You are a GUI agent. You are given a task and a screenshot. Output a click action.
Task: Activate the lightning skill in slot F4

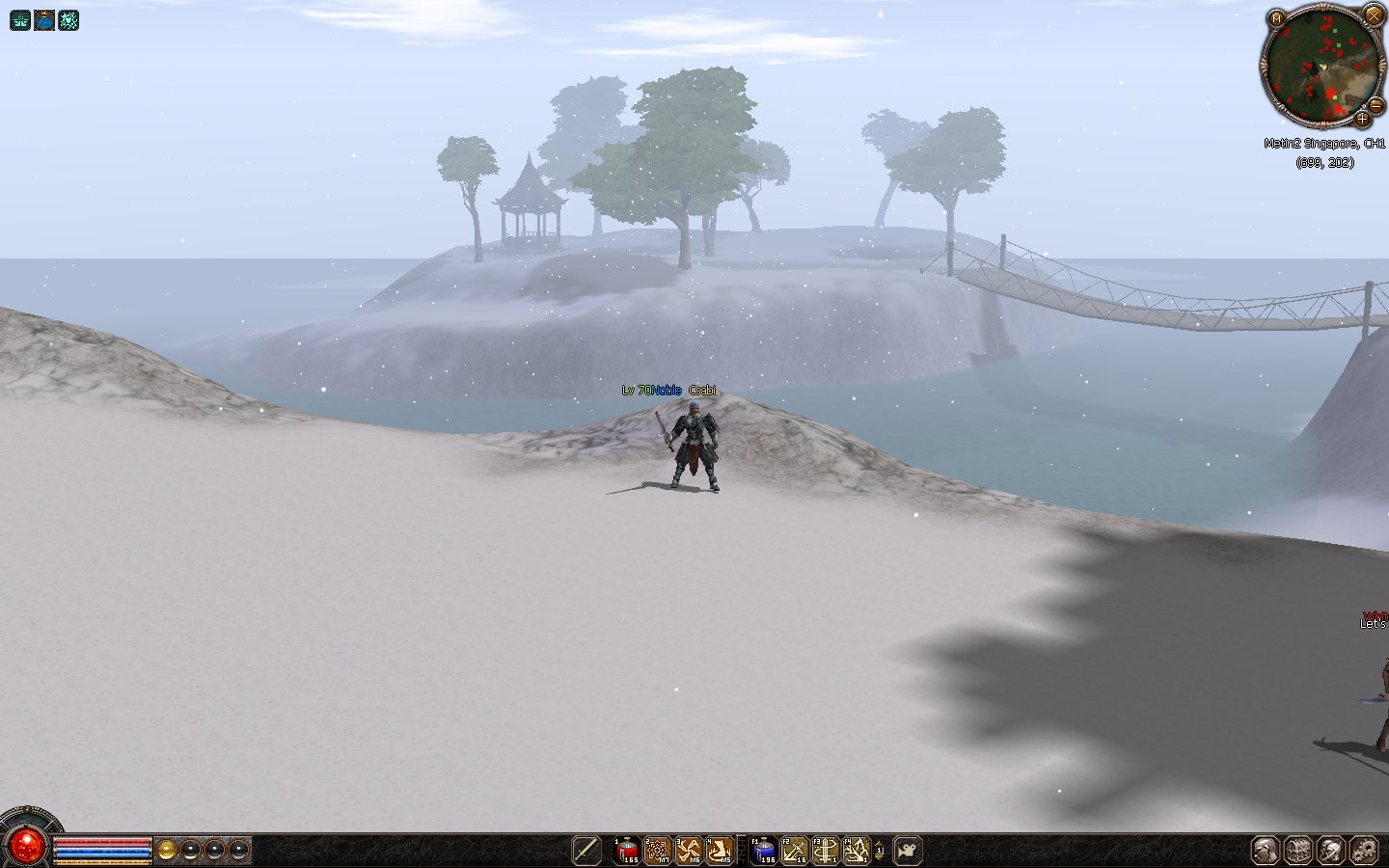tap(857, 850)
